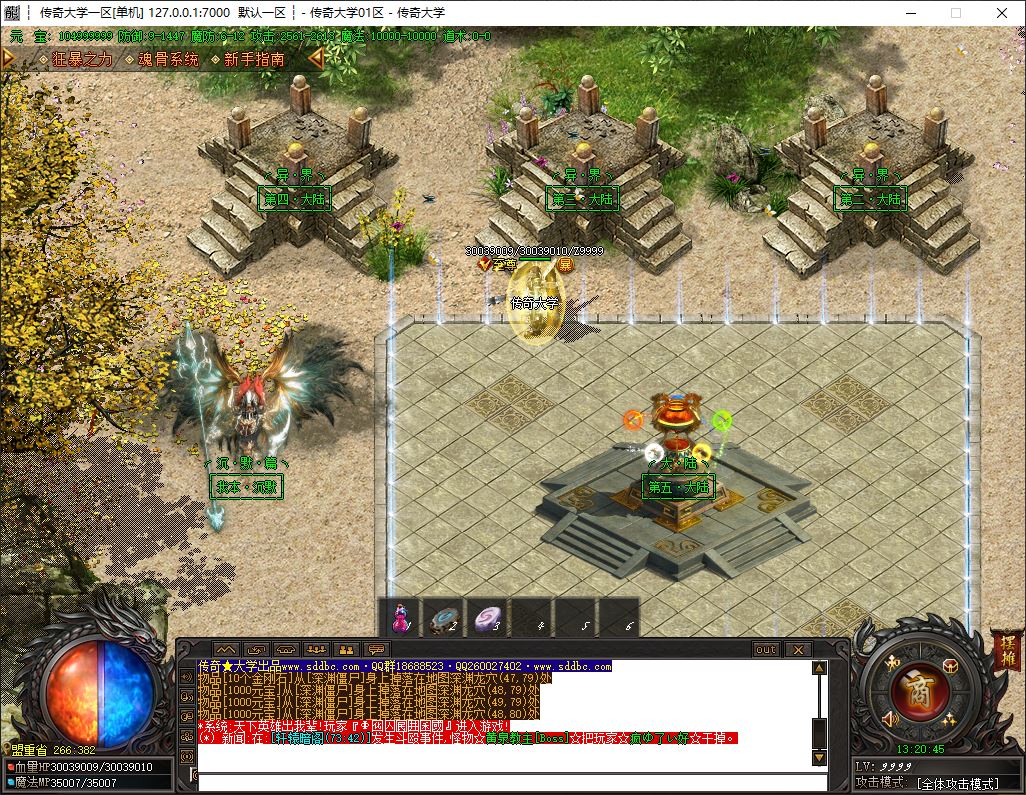Click the chat panel's out button
This screenshot has height=795, width=1026.
click(x=766, y=649)
